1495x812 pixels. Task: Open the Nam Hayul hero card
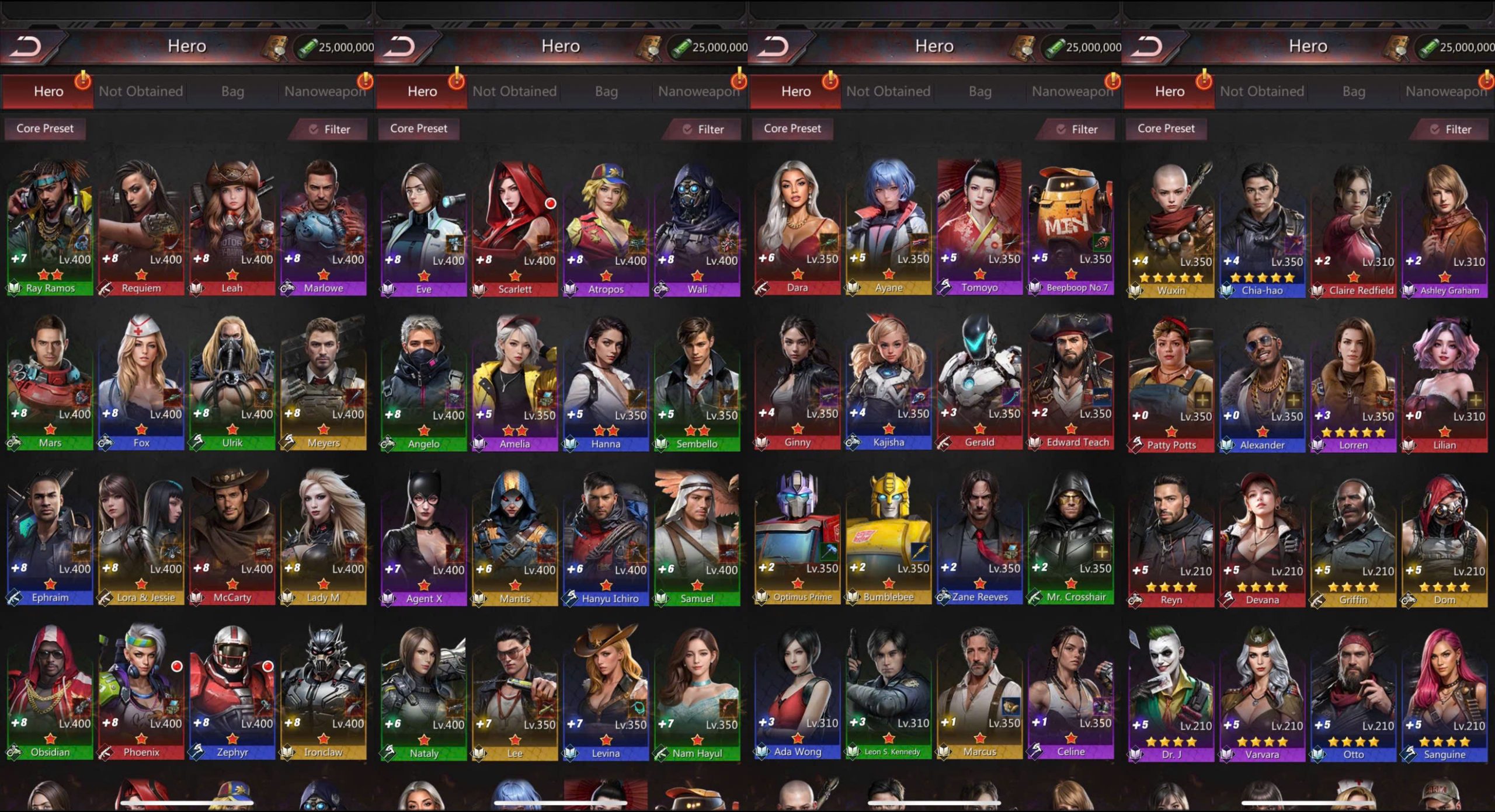[x=697, y=693]
